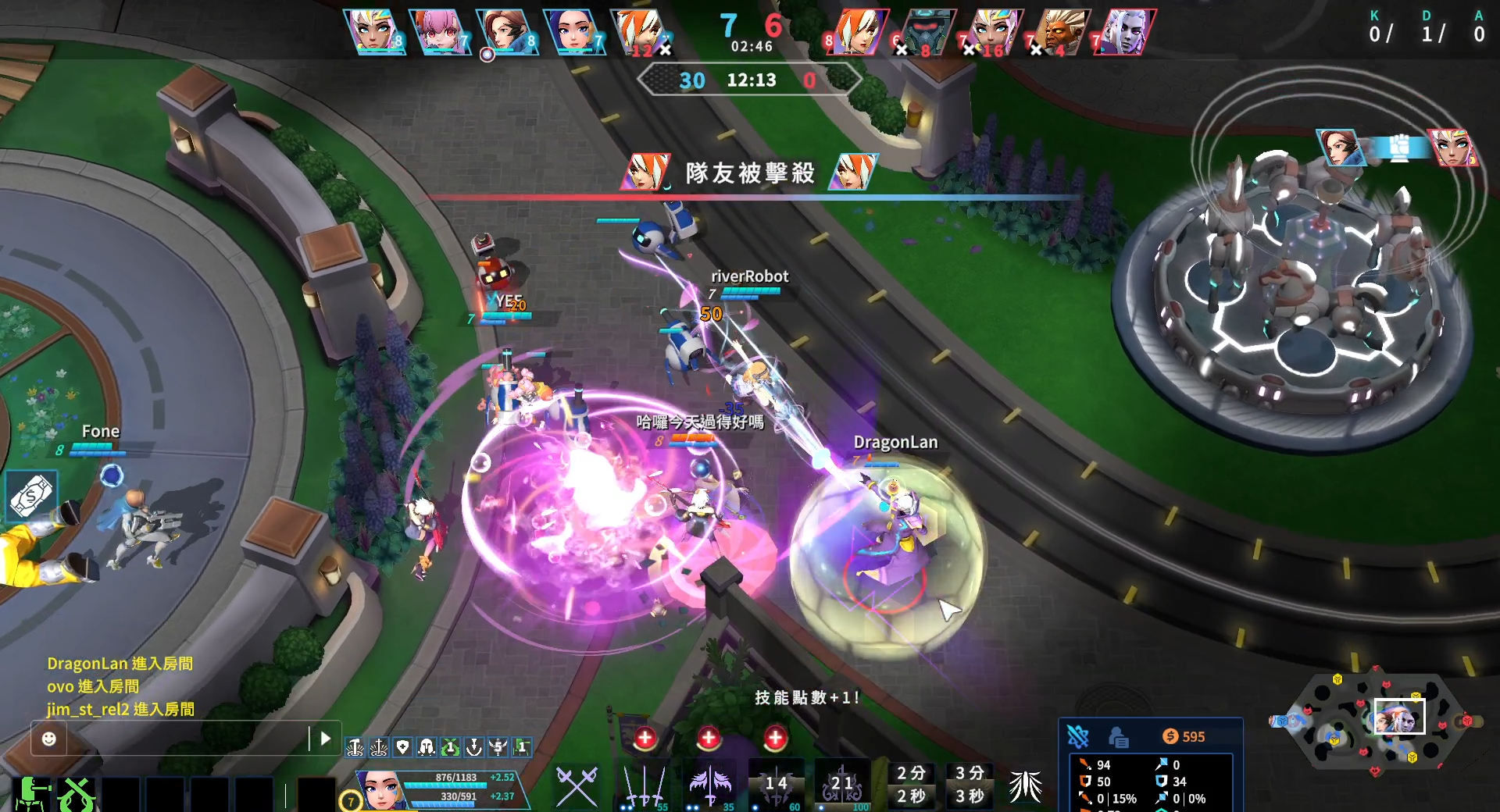The image size is (1500, 812).
Task: Click the player profile icon beside stats
Action: [1117, 736]
